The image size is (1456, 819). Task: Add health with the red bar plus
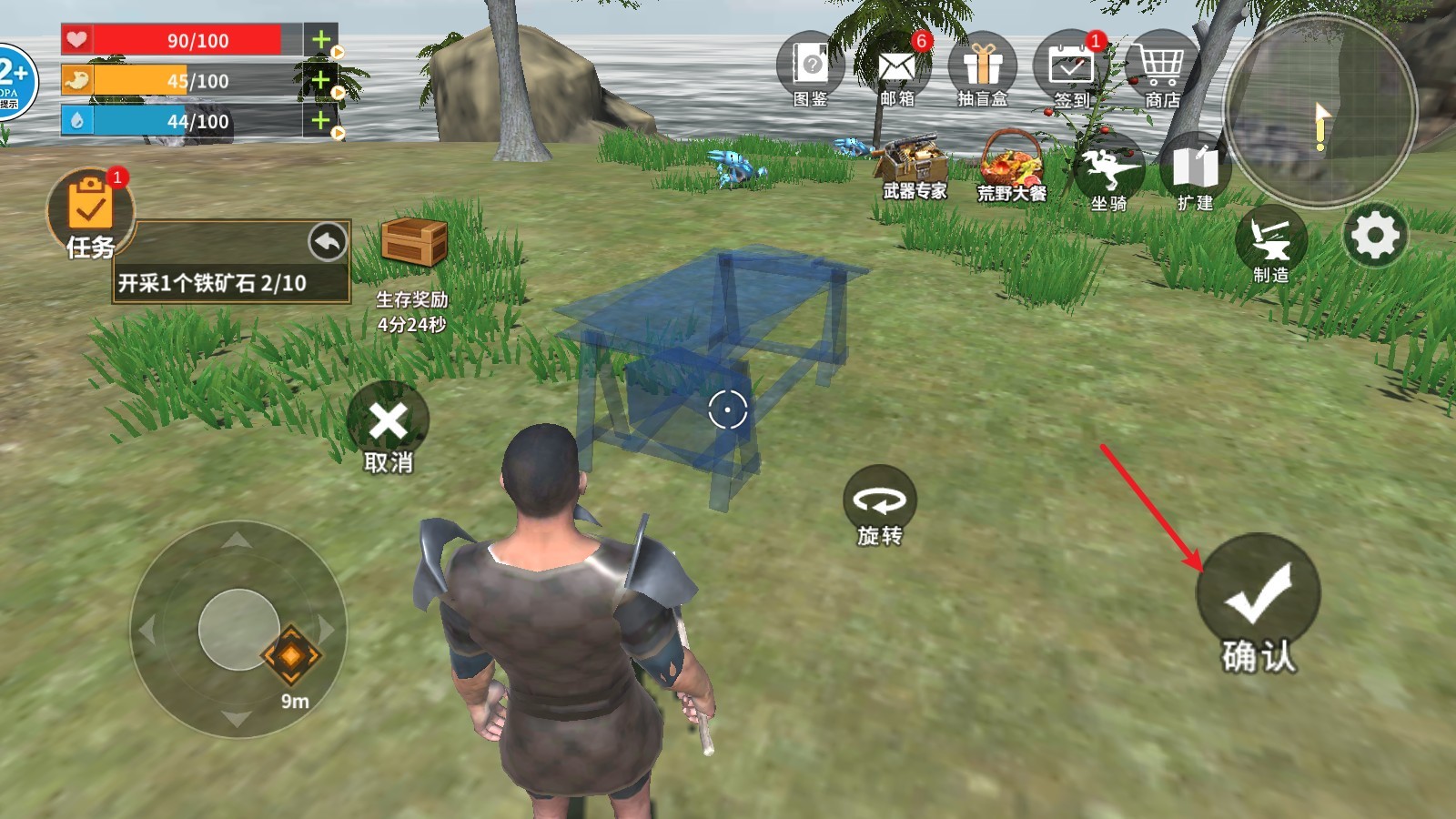tap(320, 40)
